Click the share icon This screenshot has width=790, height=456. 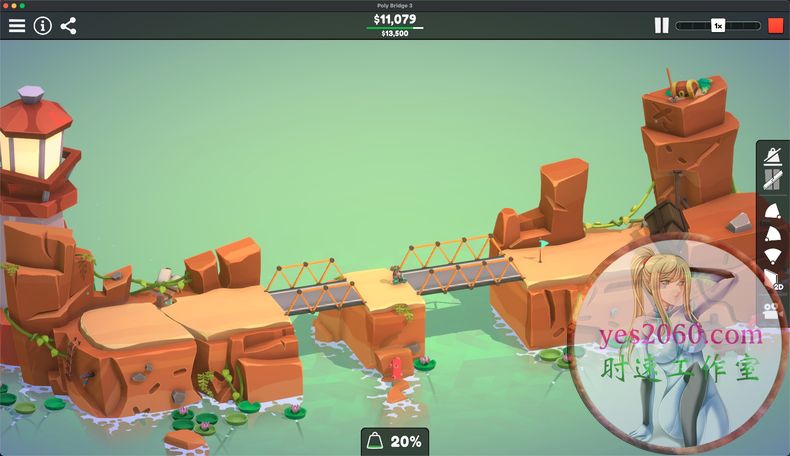click(68, 26)
